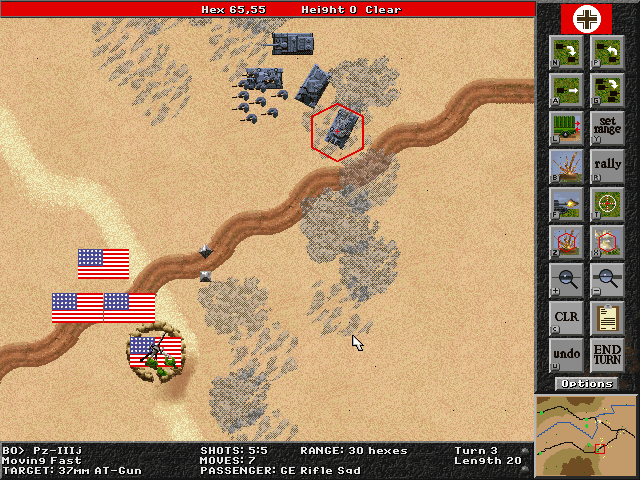Activate the crosshair target button
This screenshot has height=480, width=640.
tap(606, 203)
